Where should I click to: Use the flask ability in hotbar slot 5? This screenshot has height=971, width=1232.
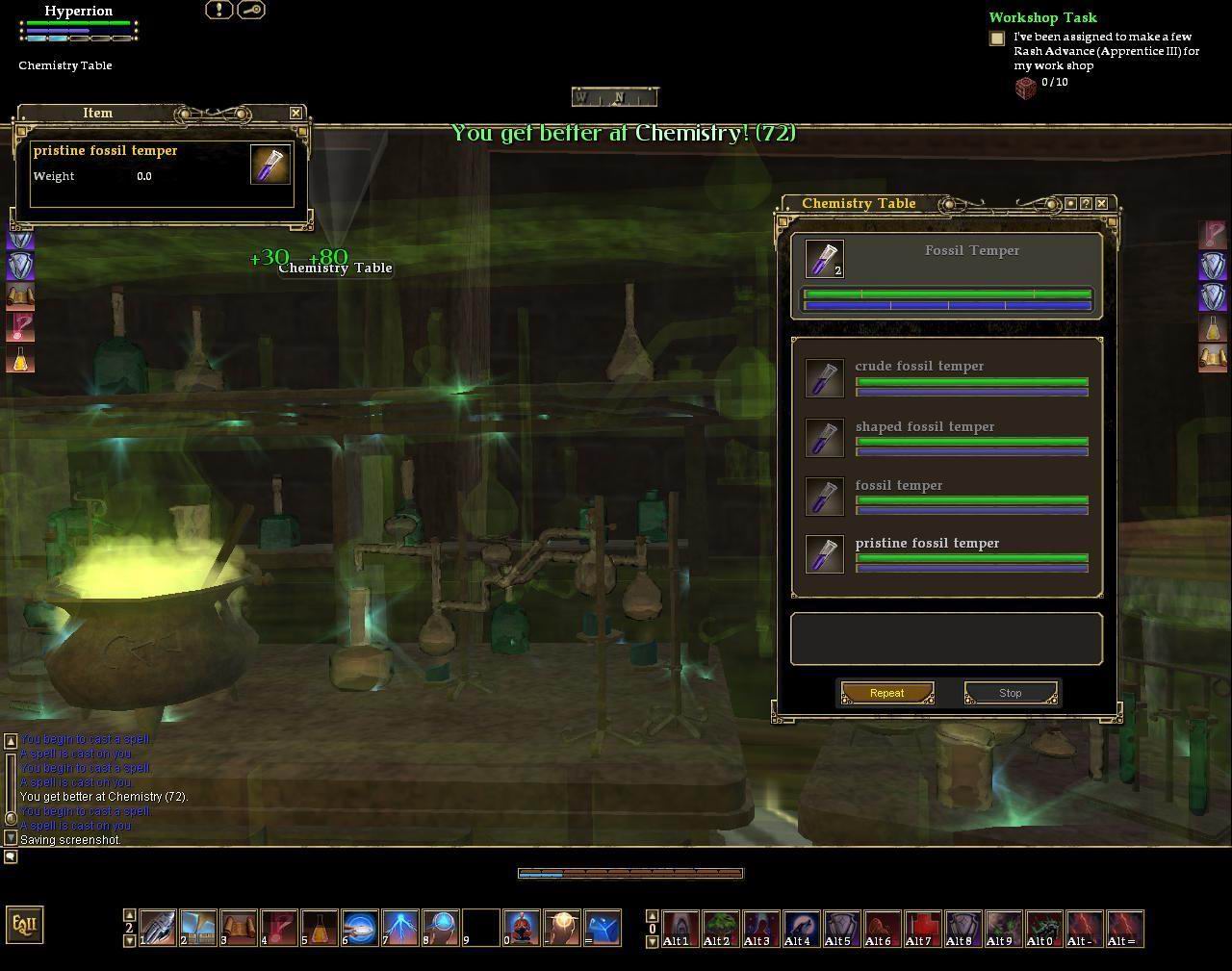tap(320, 928)
